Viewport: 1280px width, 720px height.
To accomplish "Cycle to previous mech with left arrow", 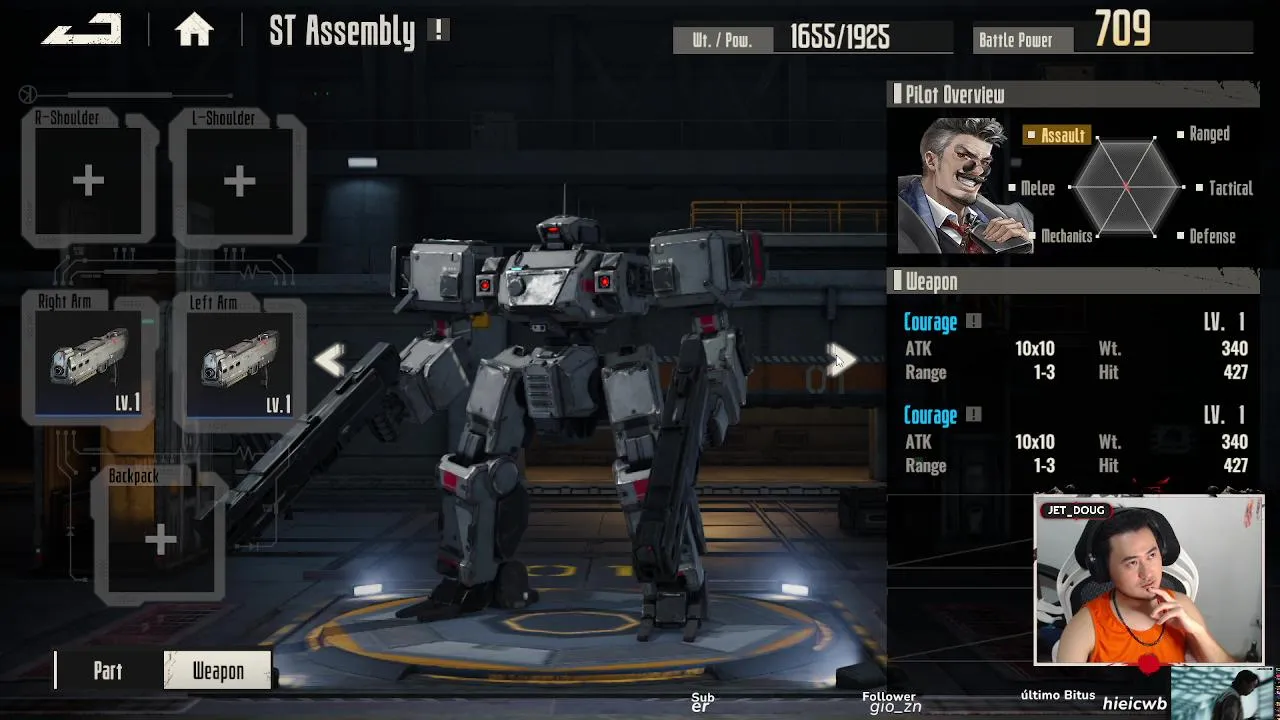I will (330, 360).
